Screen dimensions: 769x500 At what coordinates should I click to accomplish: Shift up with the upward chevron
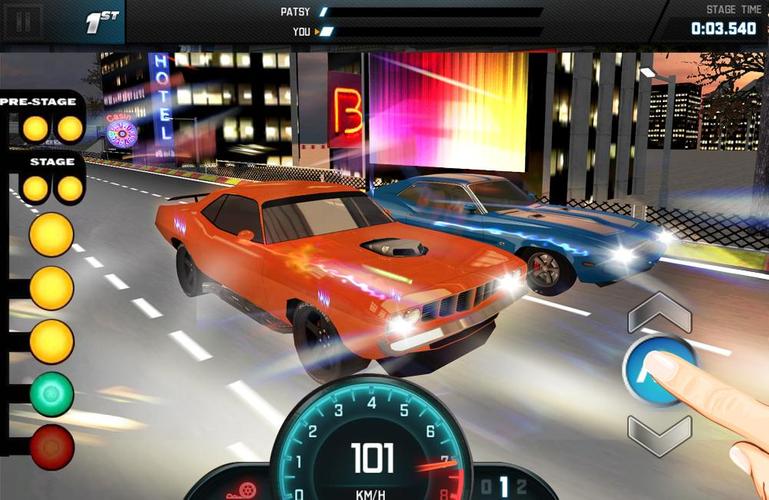pyautogui.click(x=659, y=313)
